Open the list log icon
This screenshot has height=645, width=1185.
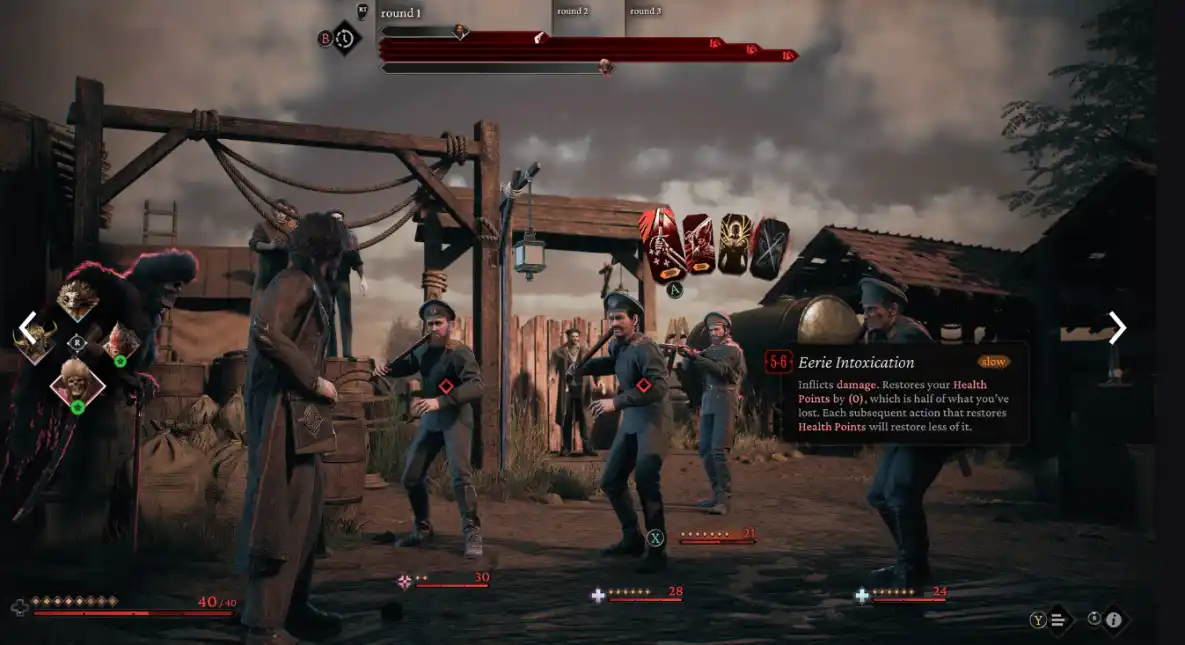1058,620
